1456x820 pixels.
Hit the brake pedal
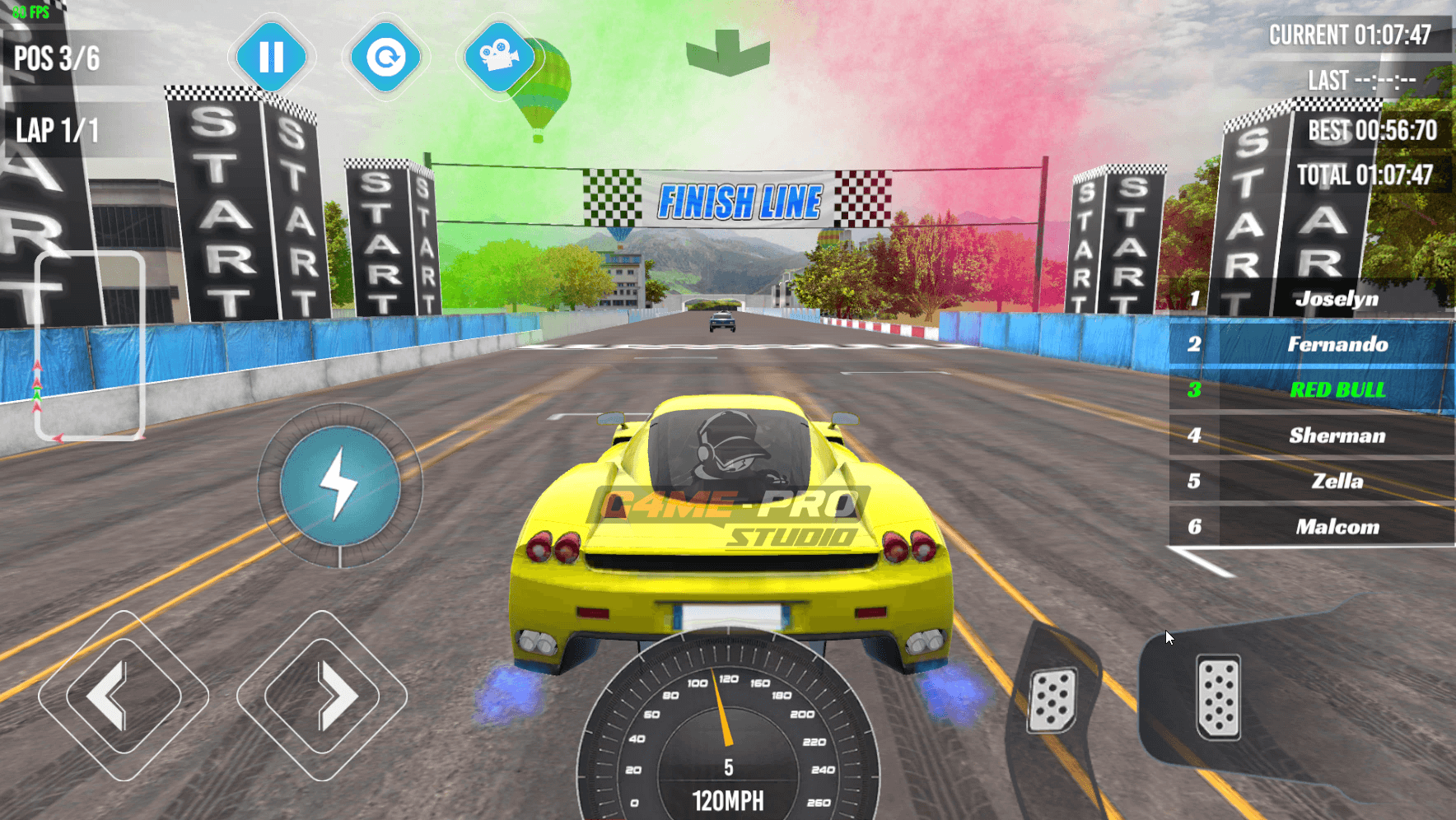point(1052,699)
